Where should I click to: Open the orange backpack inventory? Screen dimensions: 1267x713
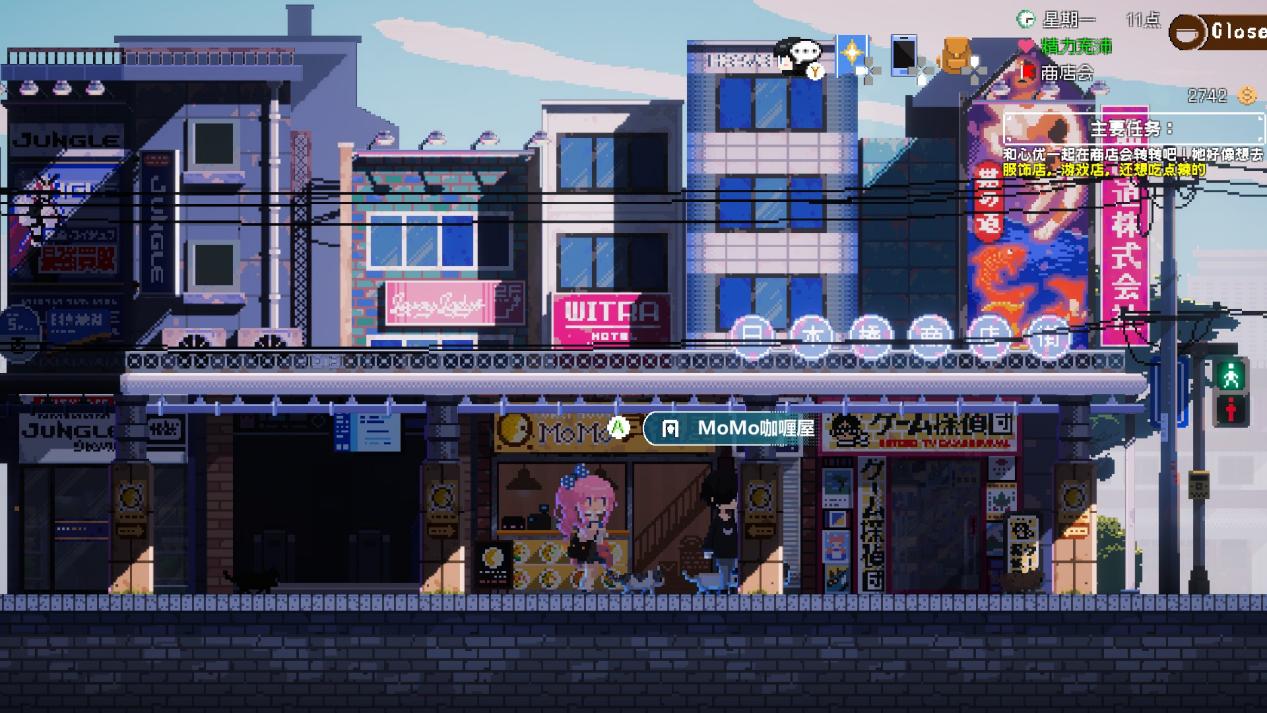point(957,56)
